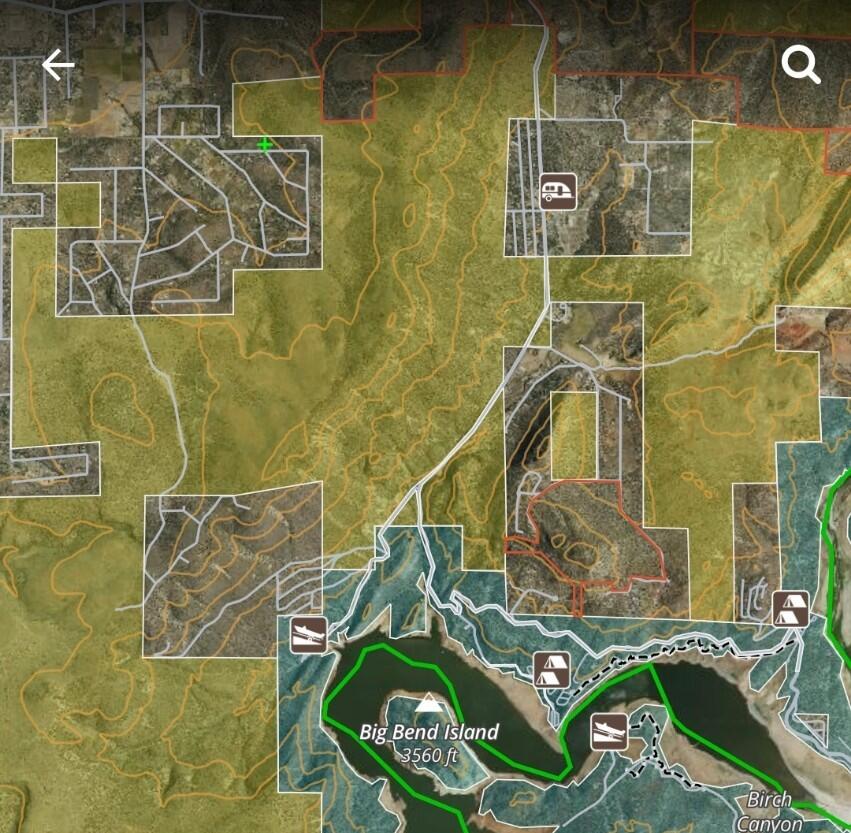The width and height of the screenshot is (851, 833).
Task: Go back using the white arrow
Action: (58, 66)
